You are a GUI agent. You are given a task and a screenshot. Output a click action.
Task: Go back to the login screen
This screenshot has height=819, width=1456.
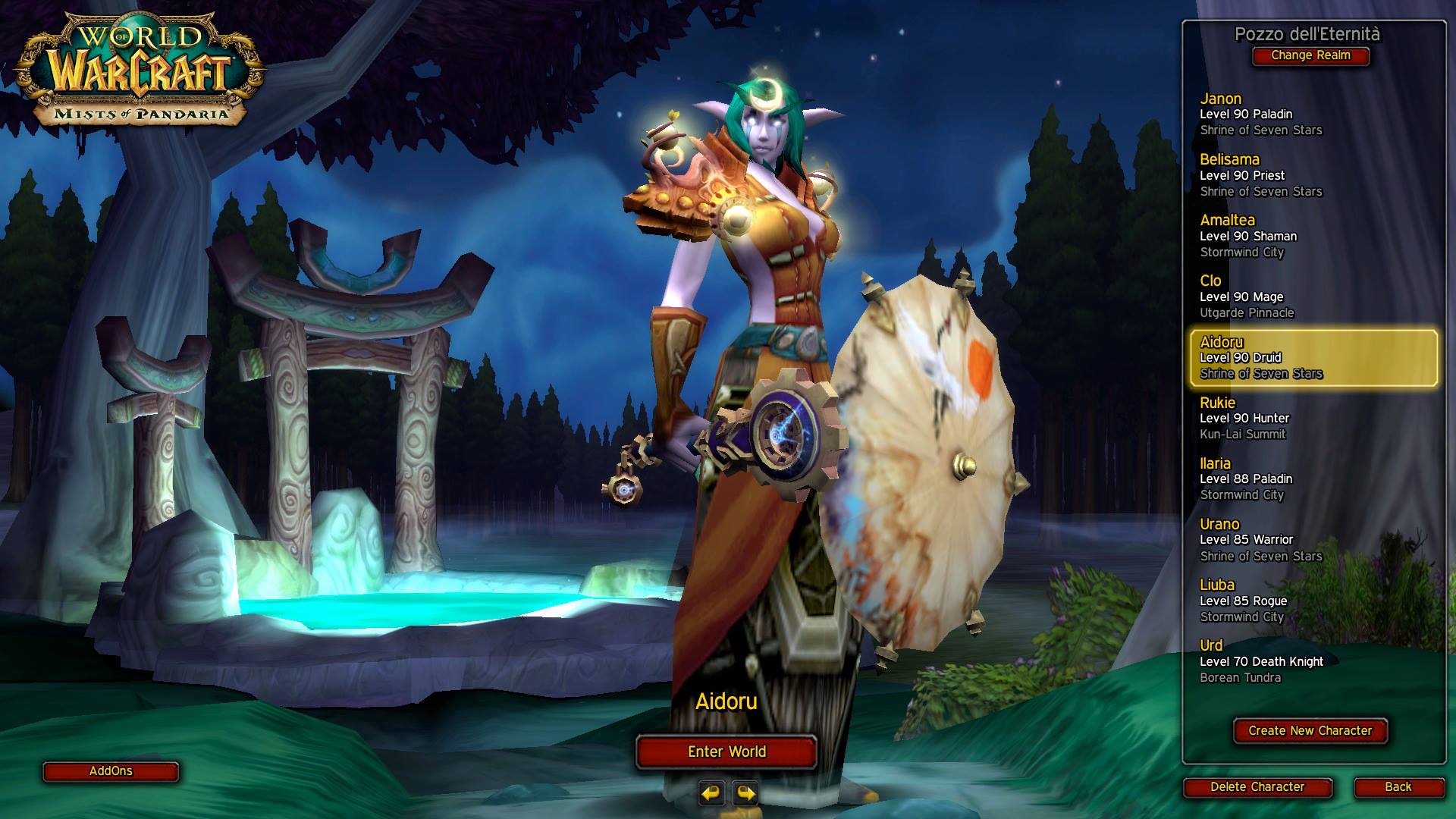1398,787
